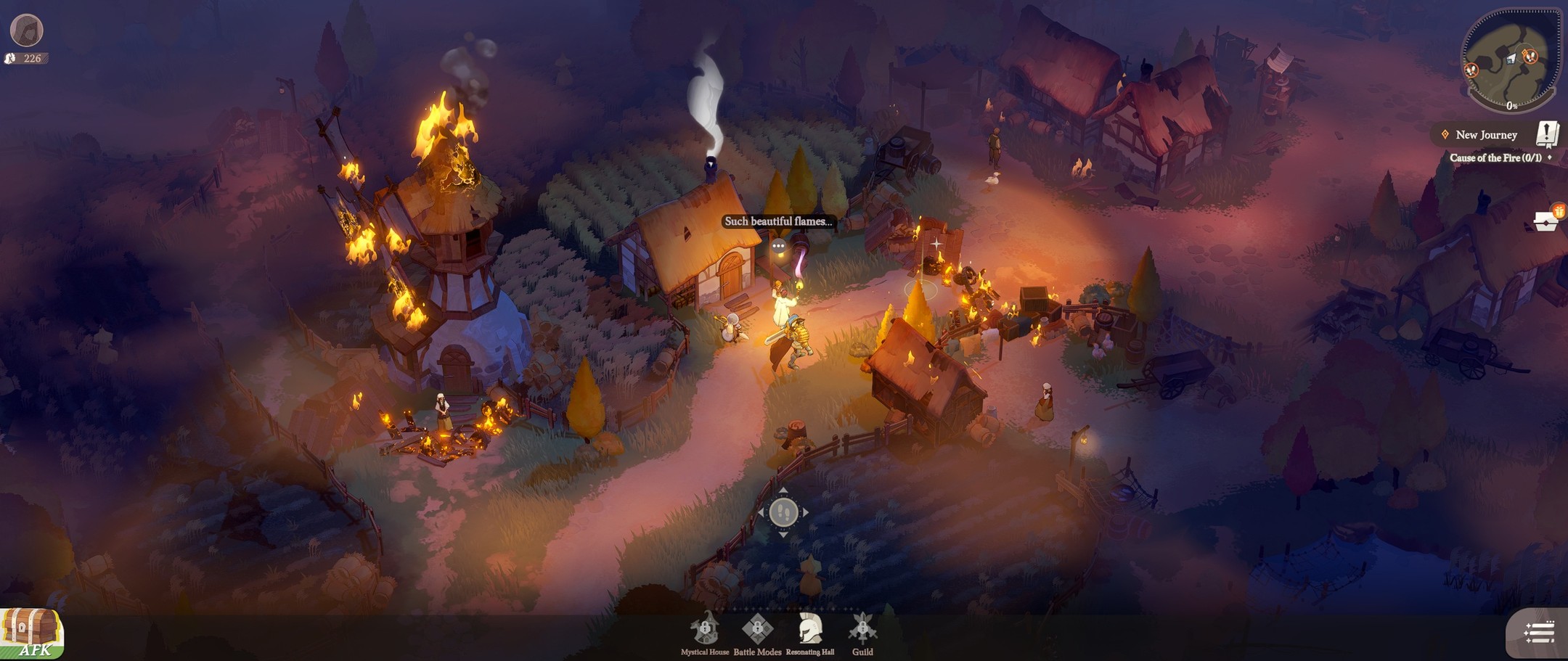Image resolution: width=1568 pixels, height=661 pixels.
Task: Select the Cause of the Fire objective
Action: (x=1495, y=157)
